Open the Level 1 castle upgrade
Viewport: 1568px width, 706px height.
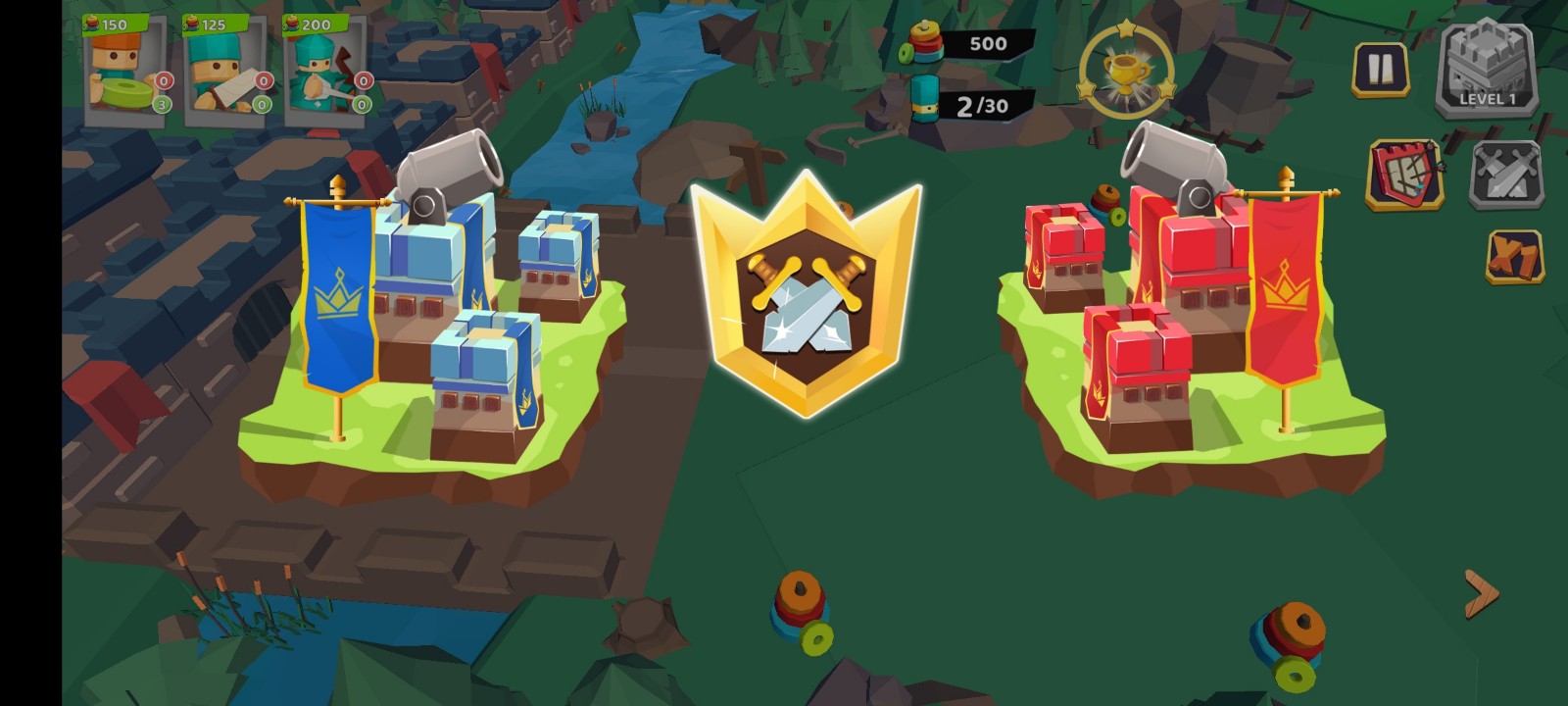[x=1487, y=71]
